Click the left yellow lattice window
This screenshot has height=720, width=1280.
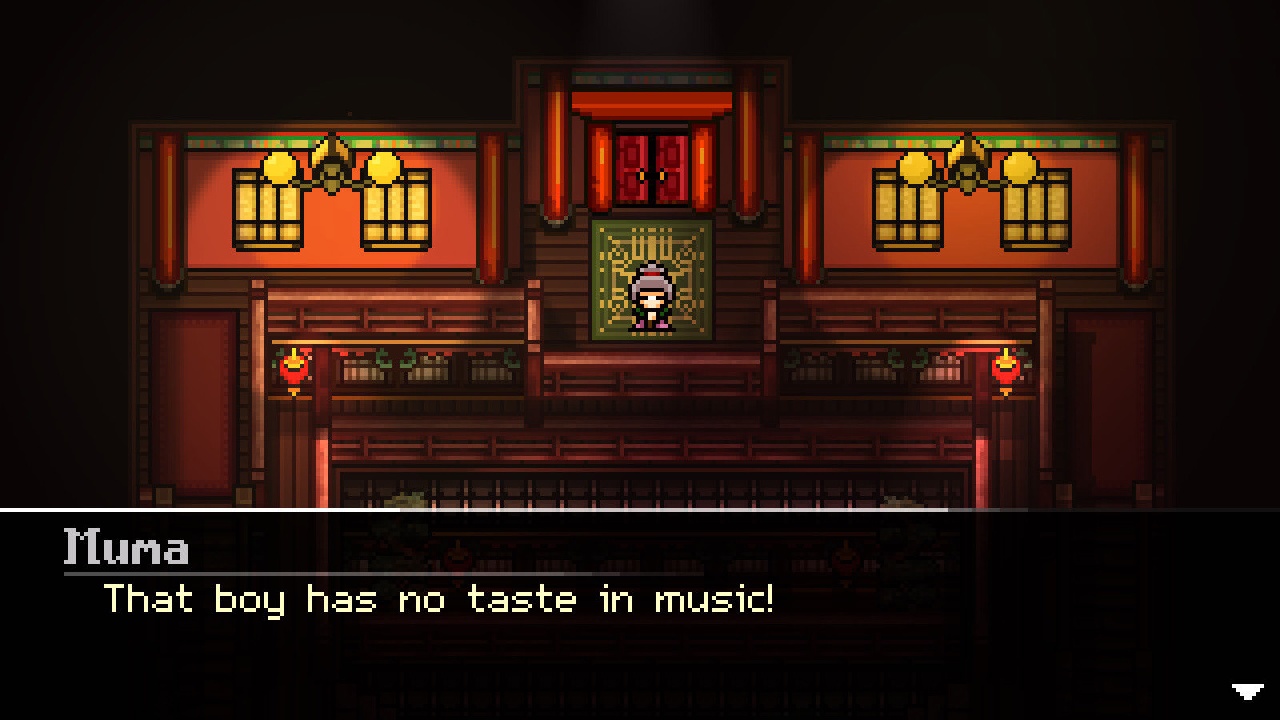pos(270,210)
